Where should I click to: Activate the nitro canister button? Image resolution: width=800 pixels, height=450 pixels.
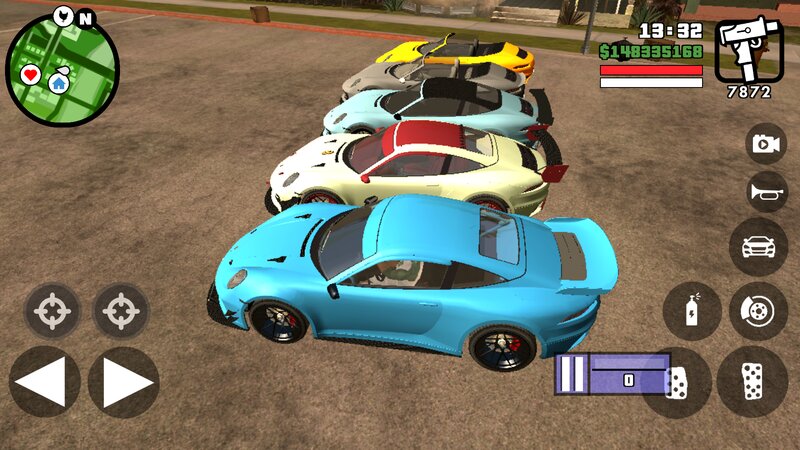692,311
